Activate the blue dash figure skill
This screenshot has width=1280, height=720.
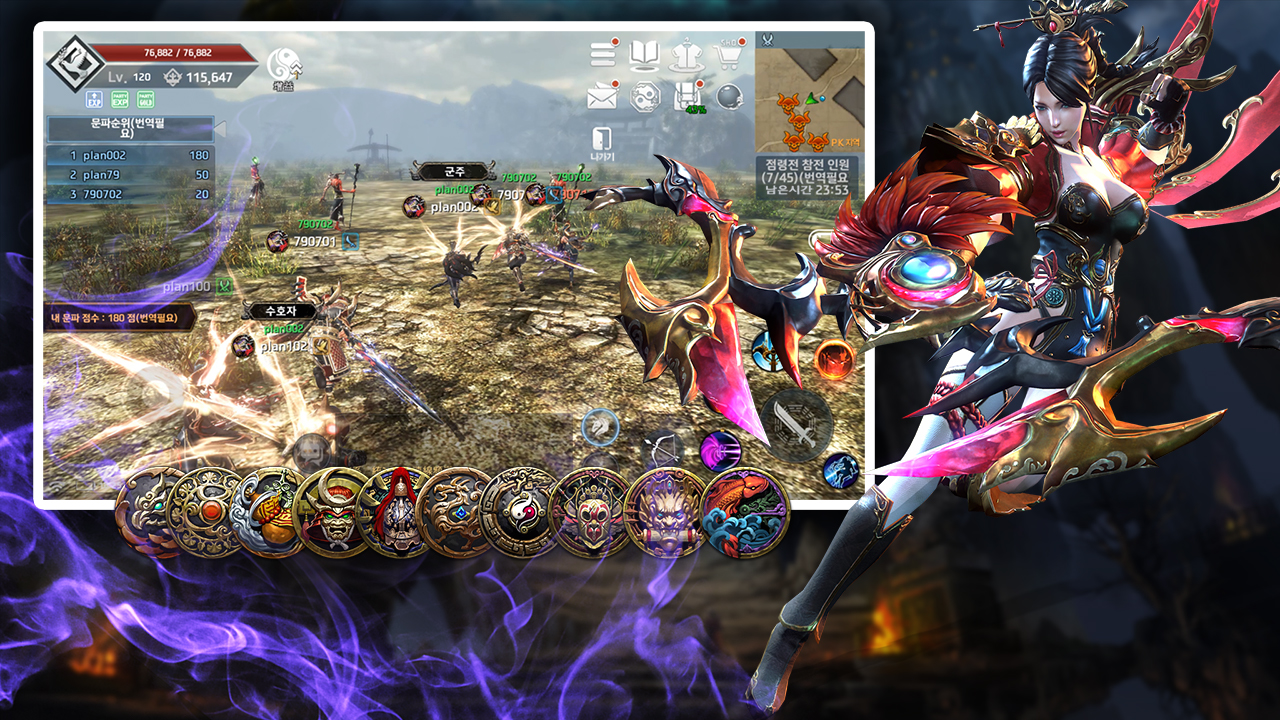click(x=841, y=470)
